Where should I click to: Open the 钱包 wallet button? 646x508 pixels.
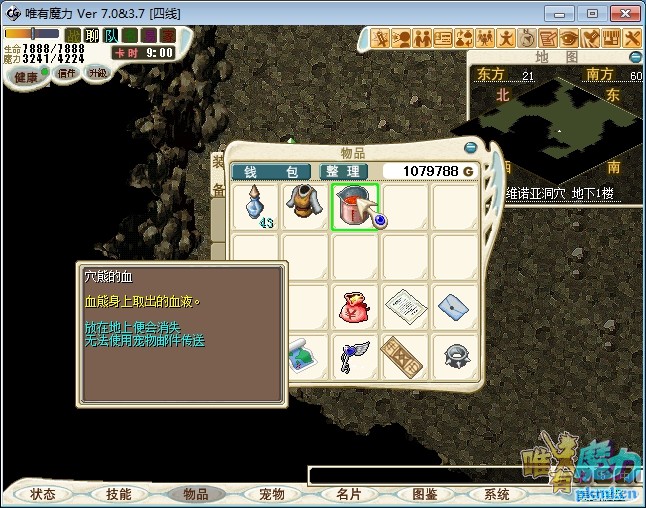(270, 172)
